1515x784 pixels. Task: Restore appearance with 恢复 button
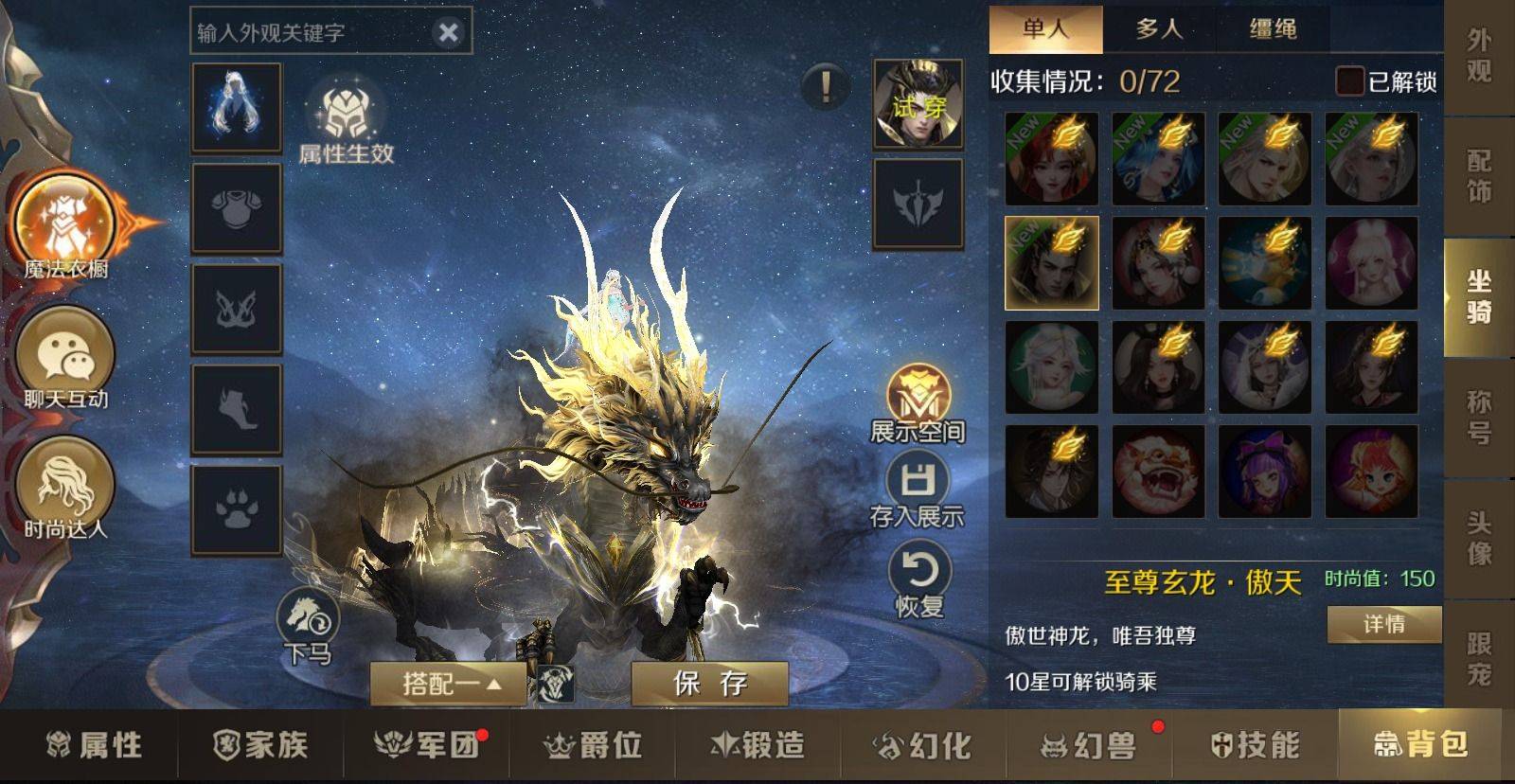(x=918, y=580)
